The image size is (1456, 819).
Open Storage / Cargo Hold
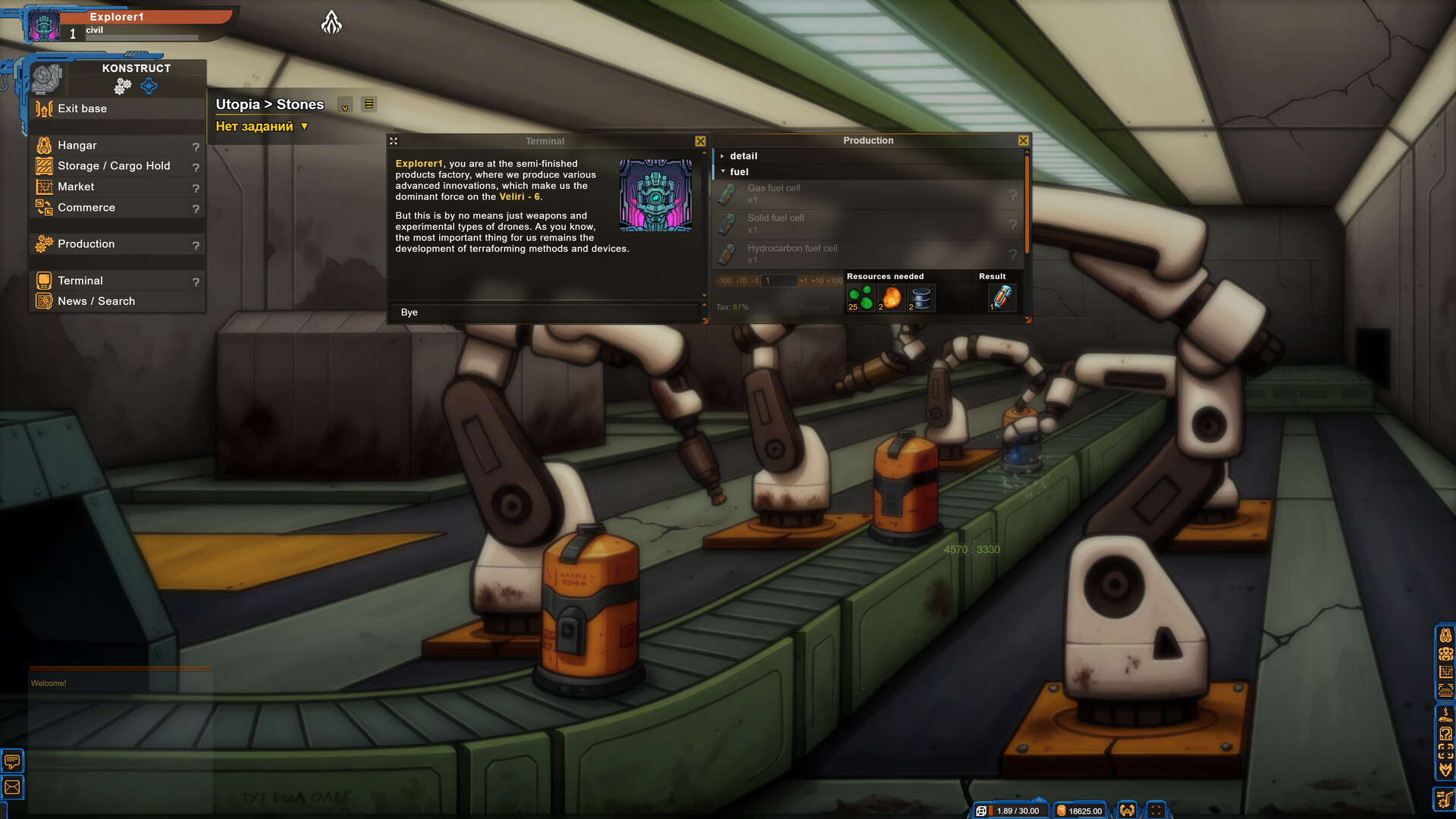pyautogui.click(x=113, y=166)
